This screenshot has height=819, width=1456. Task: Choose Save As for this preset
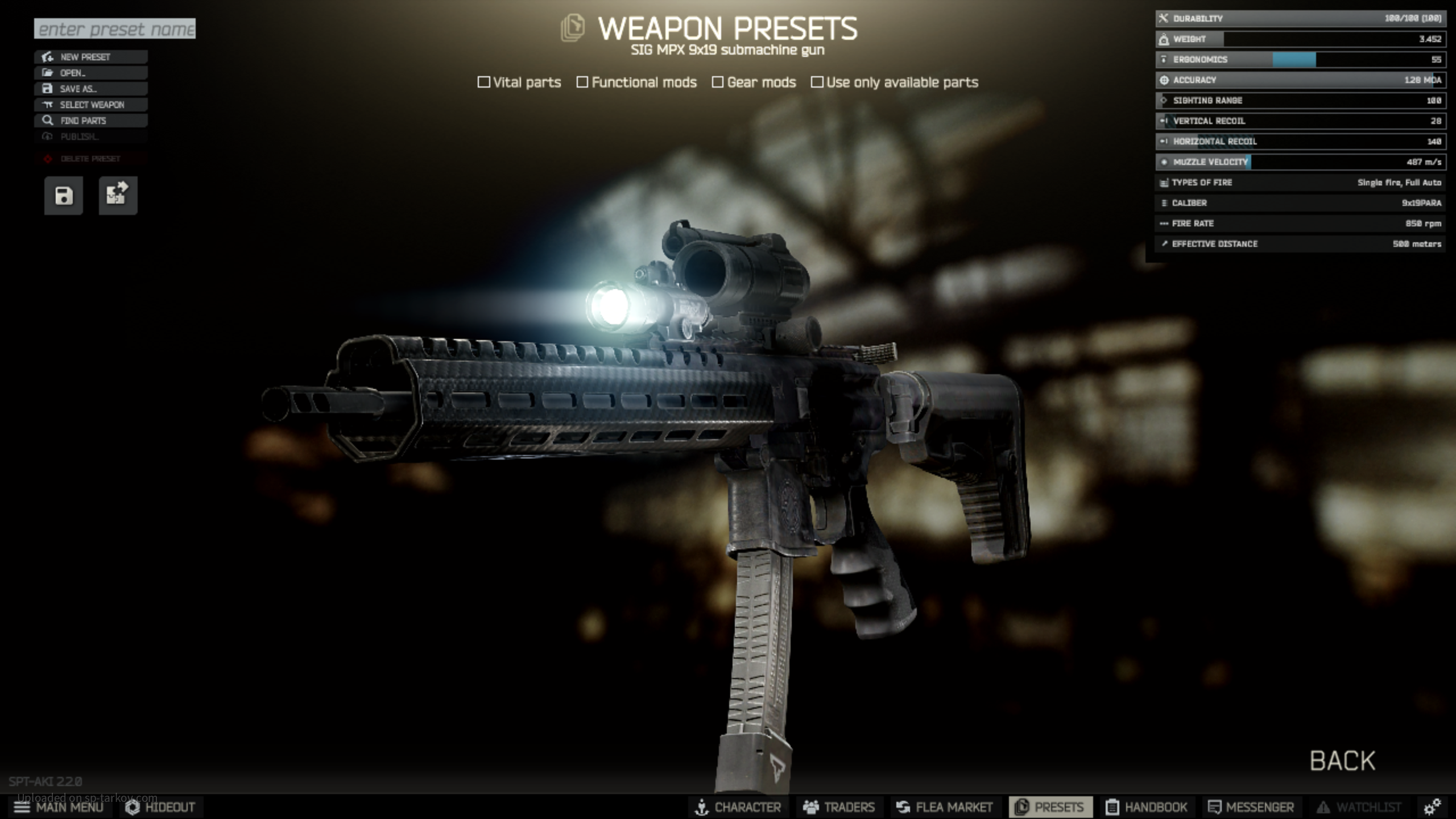click(x=91, y=89)
